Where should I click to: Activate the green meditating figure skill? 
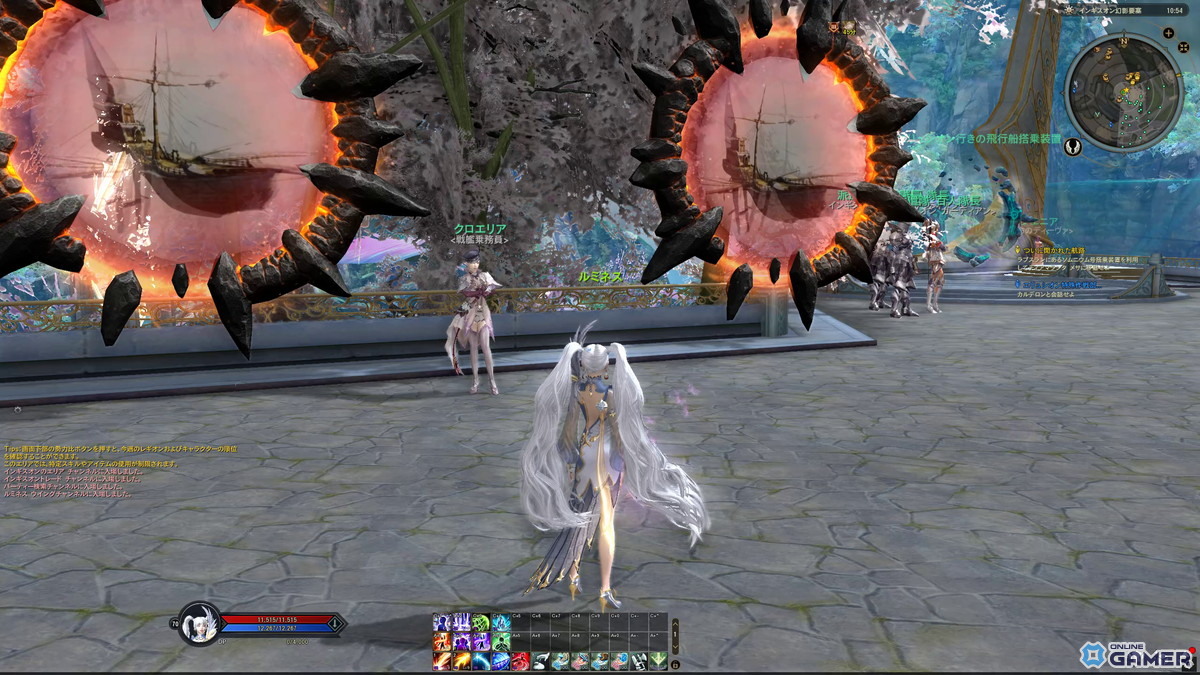[500, 642]
